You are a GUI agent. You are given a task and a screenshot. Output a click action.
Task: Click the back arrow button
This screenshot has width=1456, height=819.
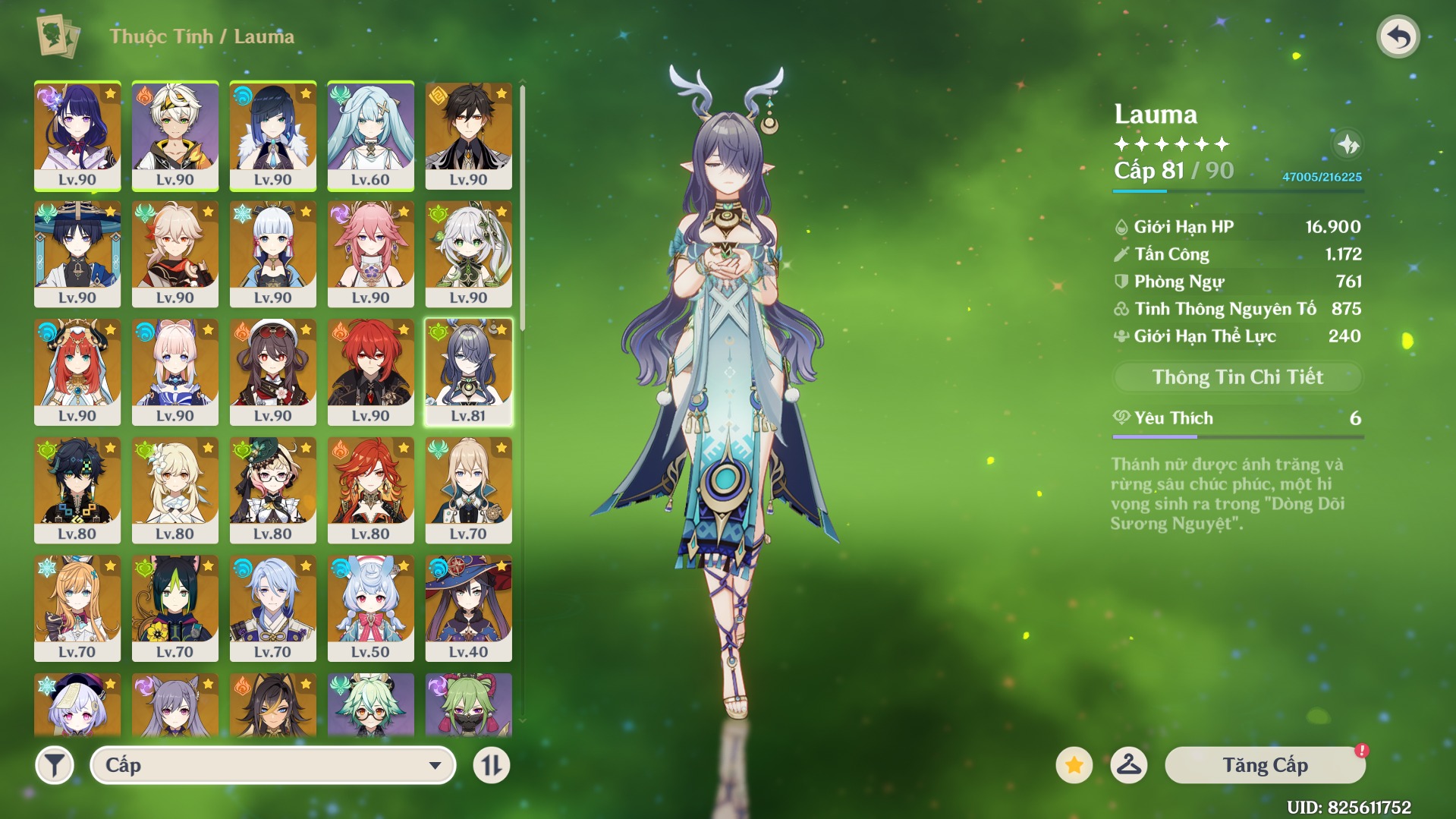pyautogui.click(x=1398, y=36)
